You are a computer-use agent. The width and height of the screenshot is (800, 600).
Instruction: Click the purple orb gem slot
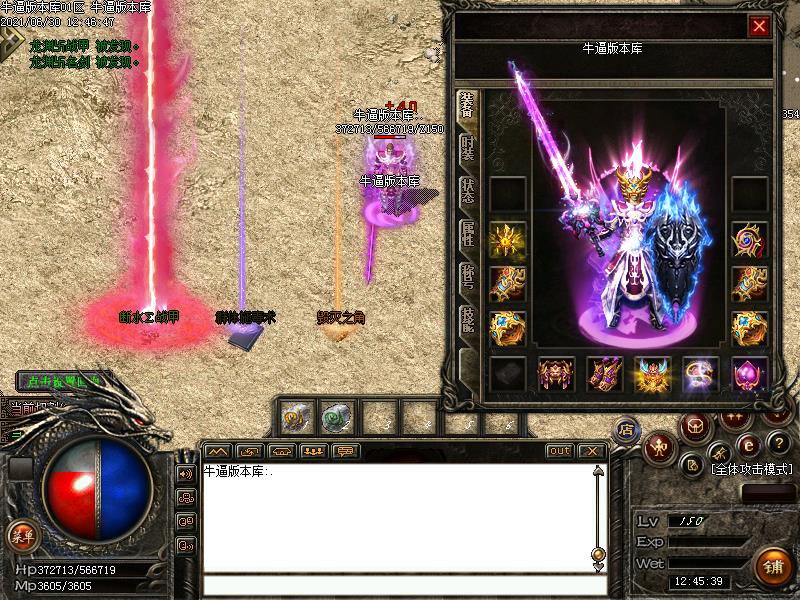(749, 374)
